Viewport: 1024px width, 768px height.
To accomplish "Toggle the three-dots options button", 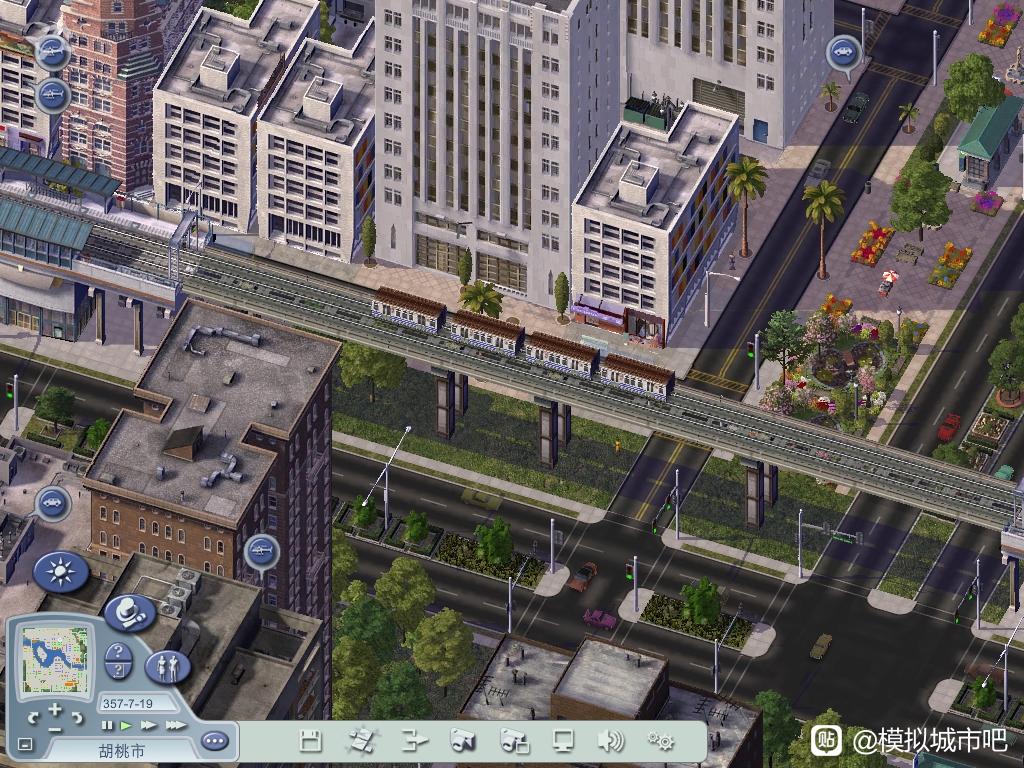I will pos(214,741).
